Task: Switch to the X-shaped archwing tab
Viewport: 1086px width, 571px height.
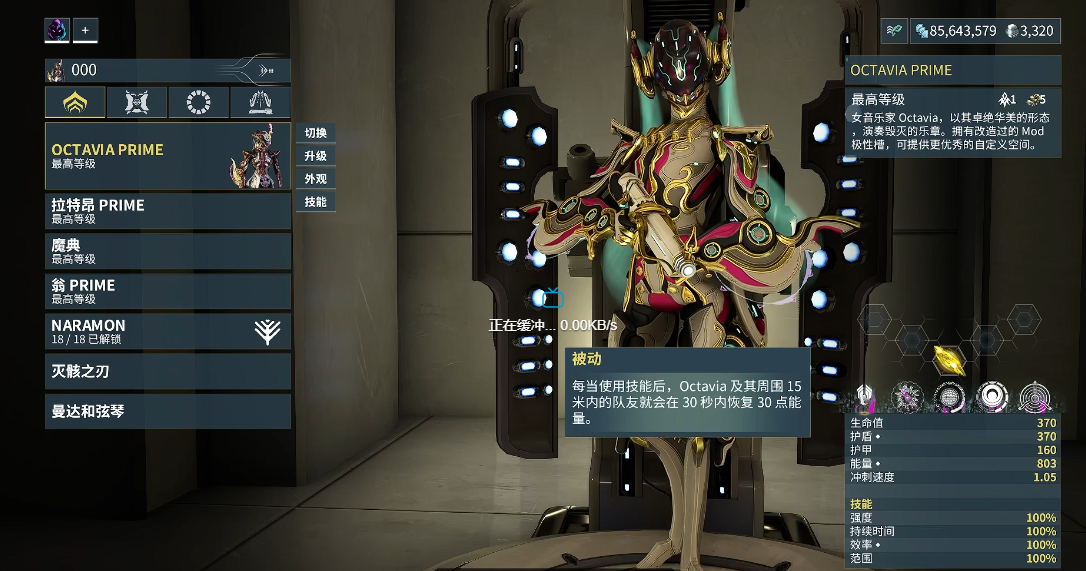Action: tap(137, 103)
